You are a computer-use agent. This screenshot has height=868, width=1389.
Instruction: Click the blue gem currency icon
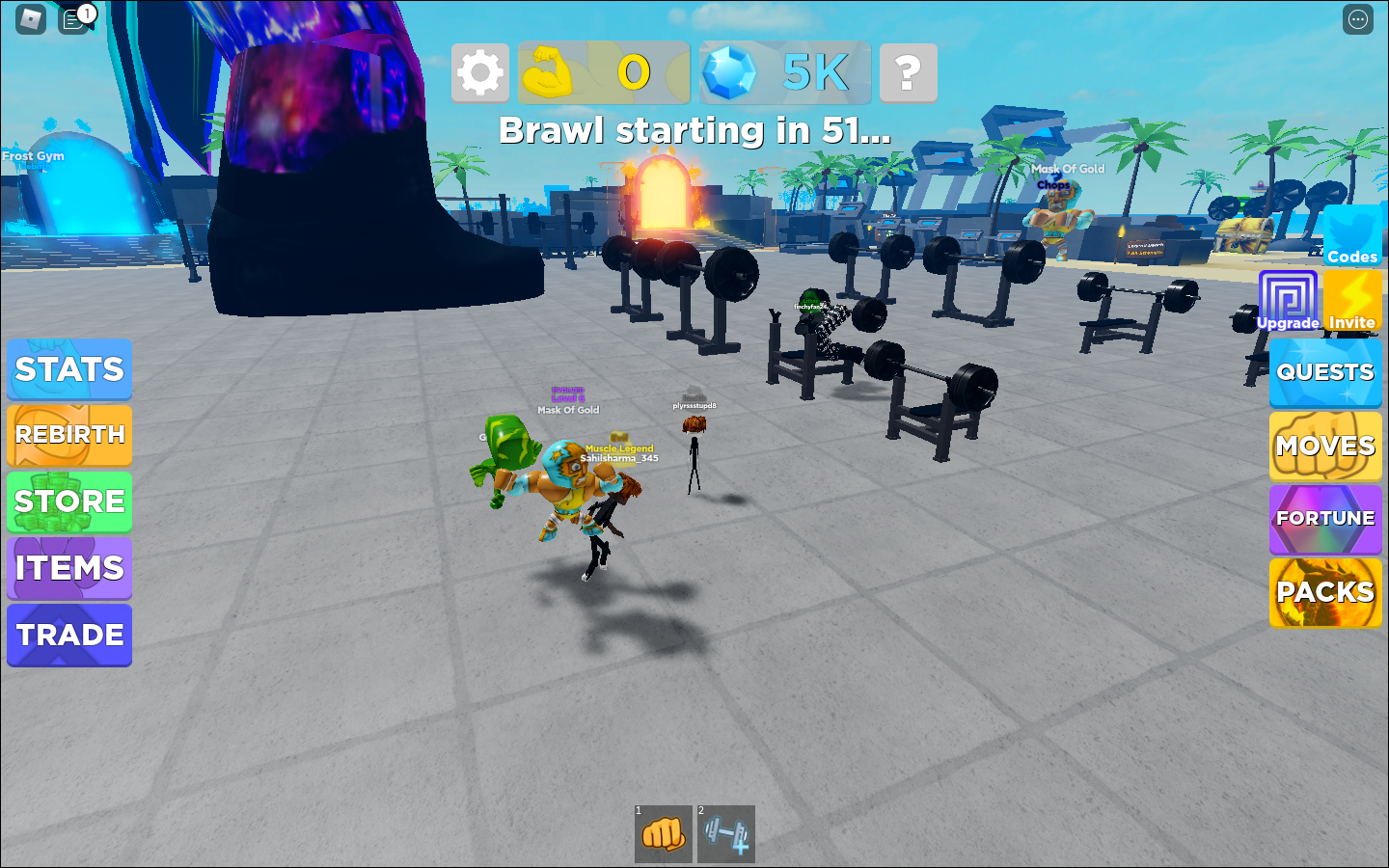[730, 71]
